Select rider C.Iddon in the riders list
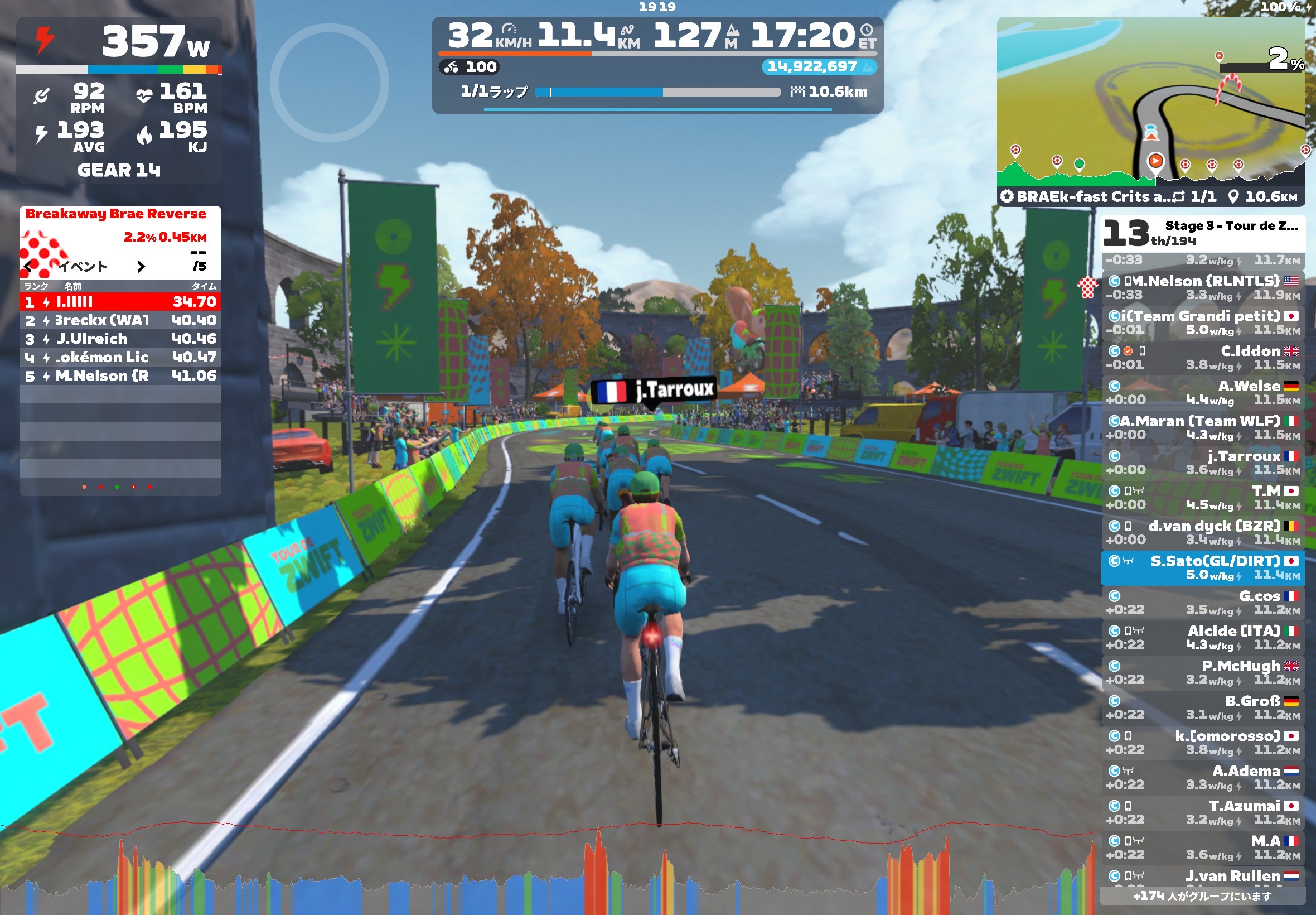 click(1203, 357)
